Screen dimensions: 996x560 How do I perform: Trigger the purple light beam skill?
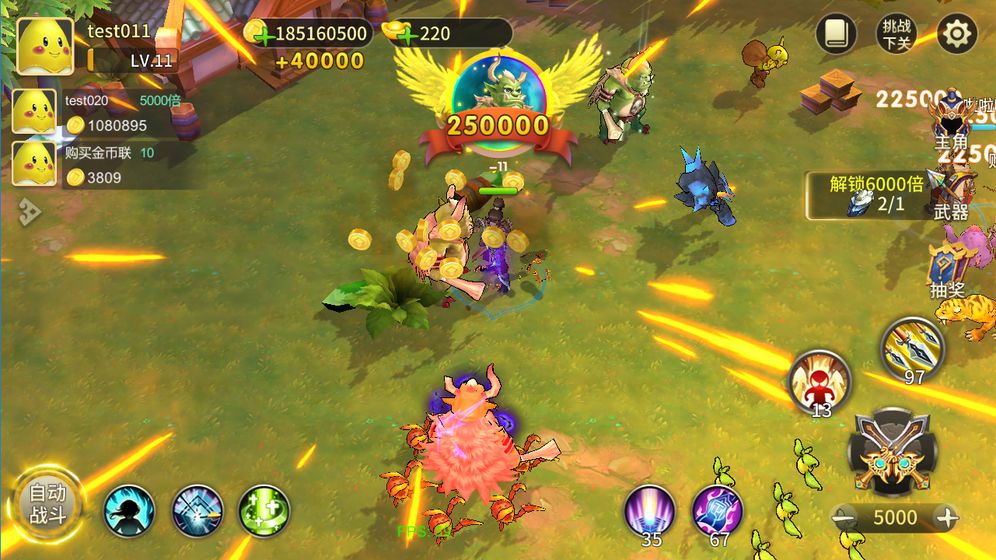point(649,509)
